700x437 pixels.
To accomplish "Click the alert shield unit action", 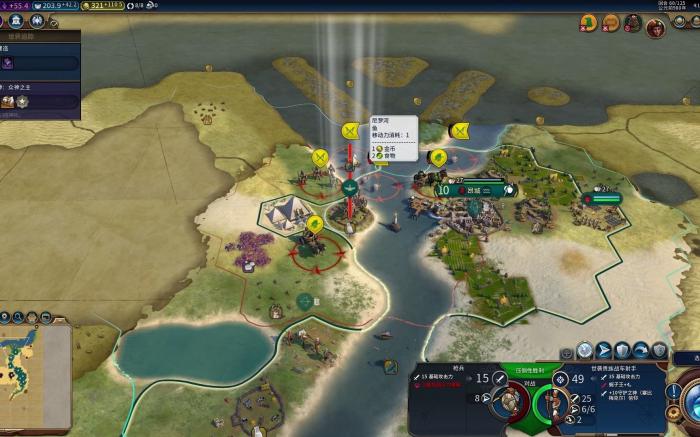I will point(660,350).
